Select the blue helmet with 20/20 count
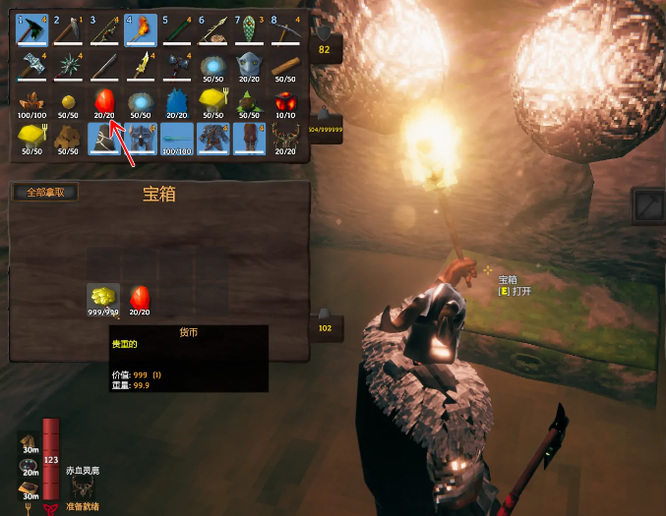Screen dimensions: 666x516 (249, 66)
